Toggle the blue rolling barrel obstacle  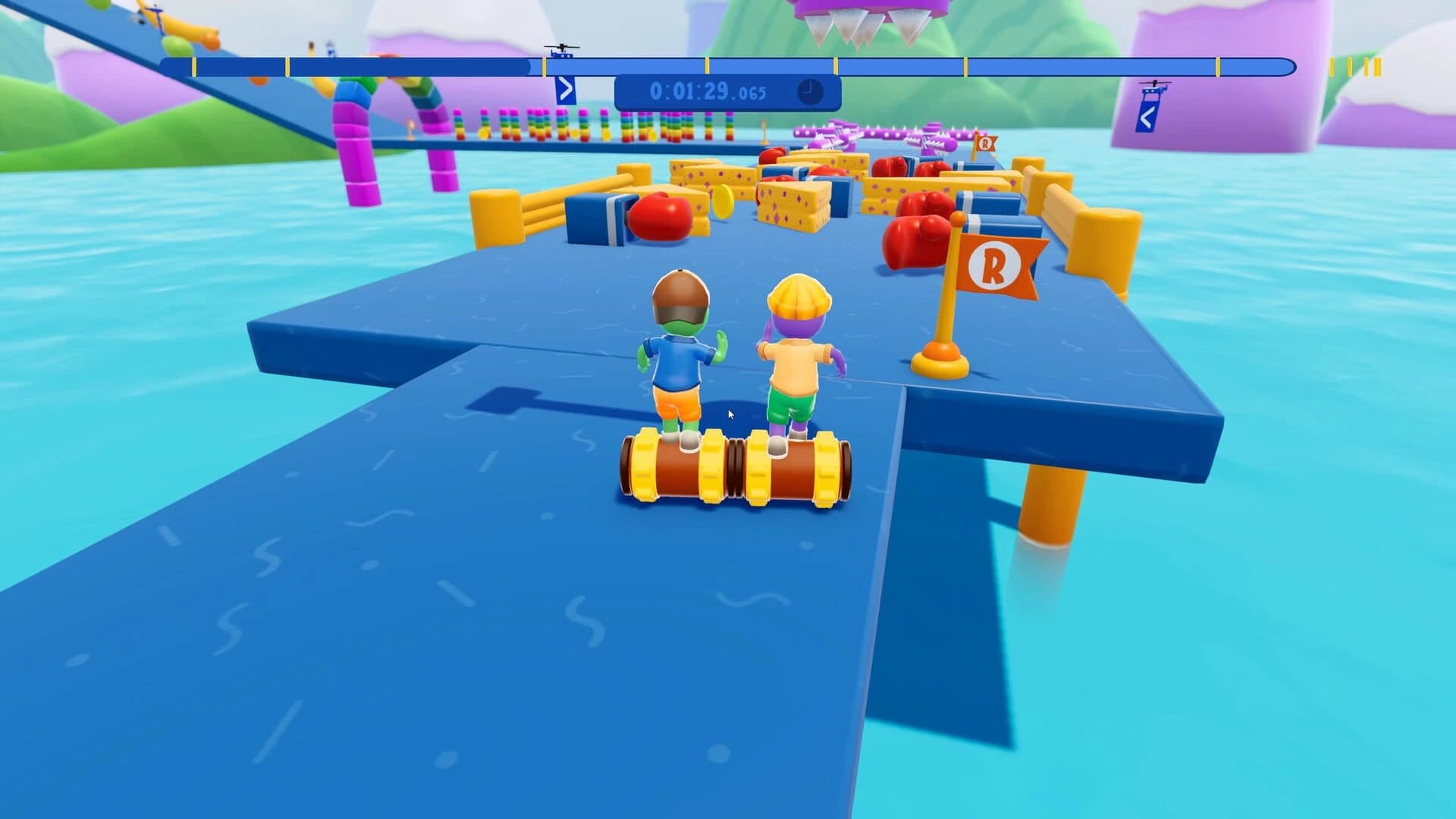[599, 220]
